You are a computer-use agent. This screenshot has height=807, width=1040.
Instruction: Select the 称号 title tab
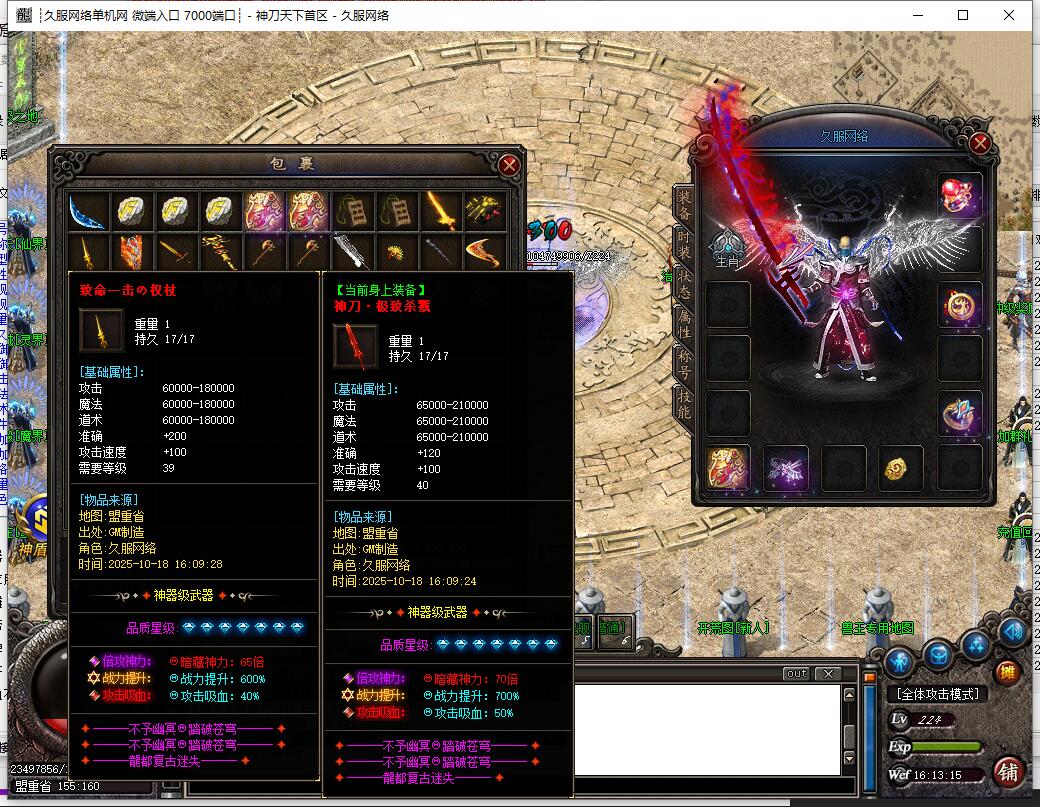point(684,362)
